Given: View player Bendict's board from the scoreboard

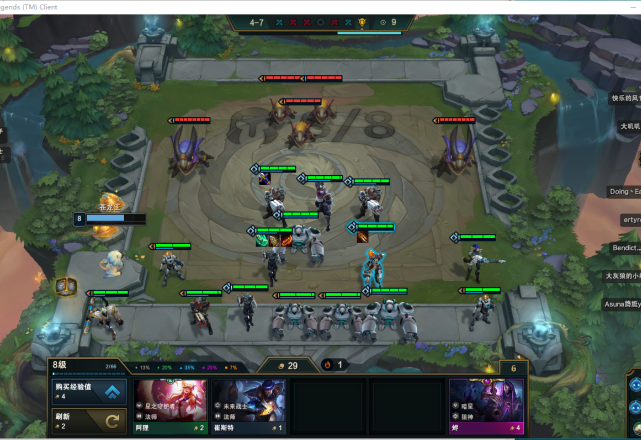Looking at the screenshot, I should click(x=625, y=247).
